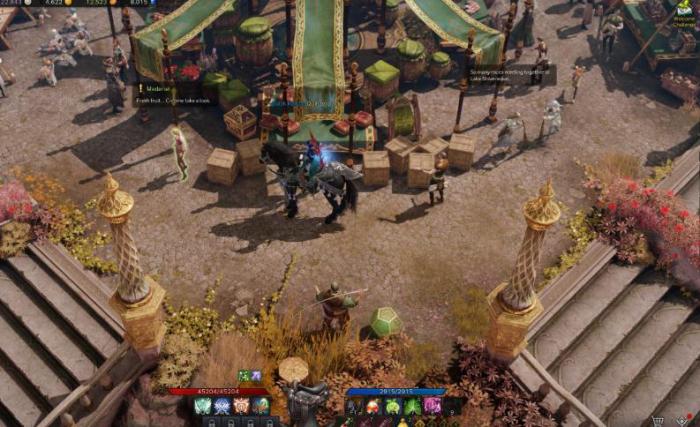Image resolution: width=700 pixels, height=427 pixels.
Task: Cast the red-orange fire skill
Action: point(373,406)
